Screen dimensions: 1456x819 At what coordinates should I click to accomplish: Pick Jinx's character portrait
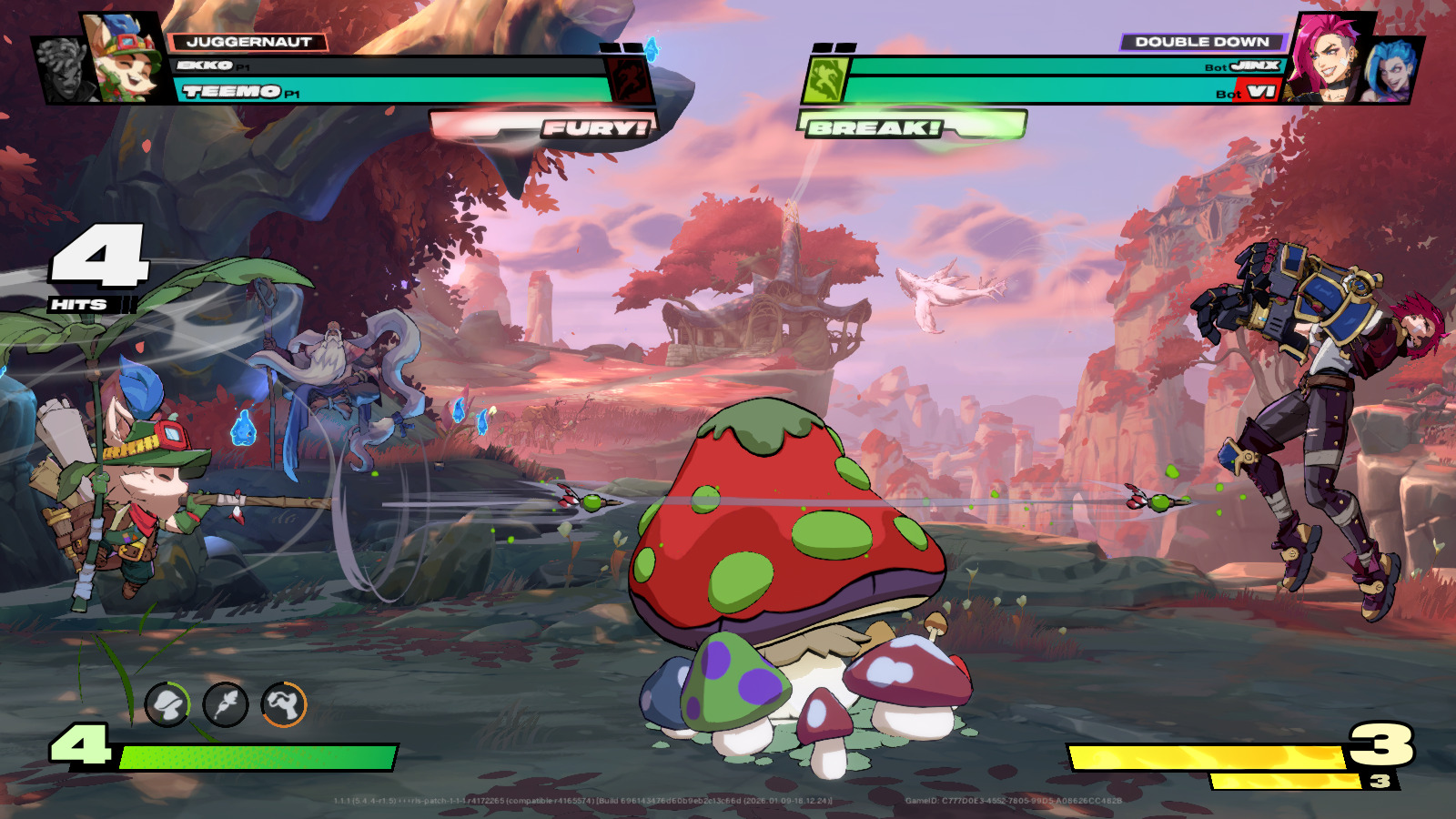tap(1391, 69)
